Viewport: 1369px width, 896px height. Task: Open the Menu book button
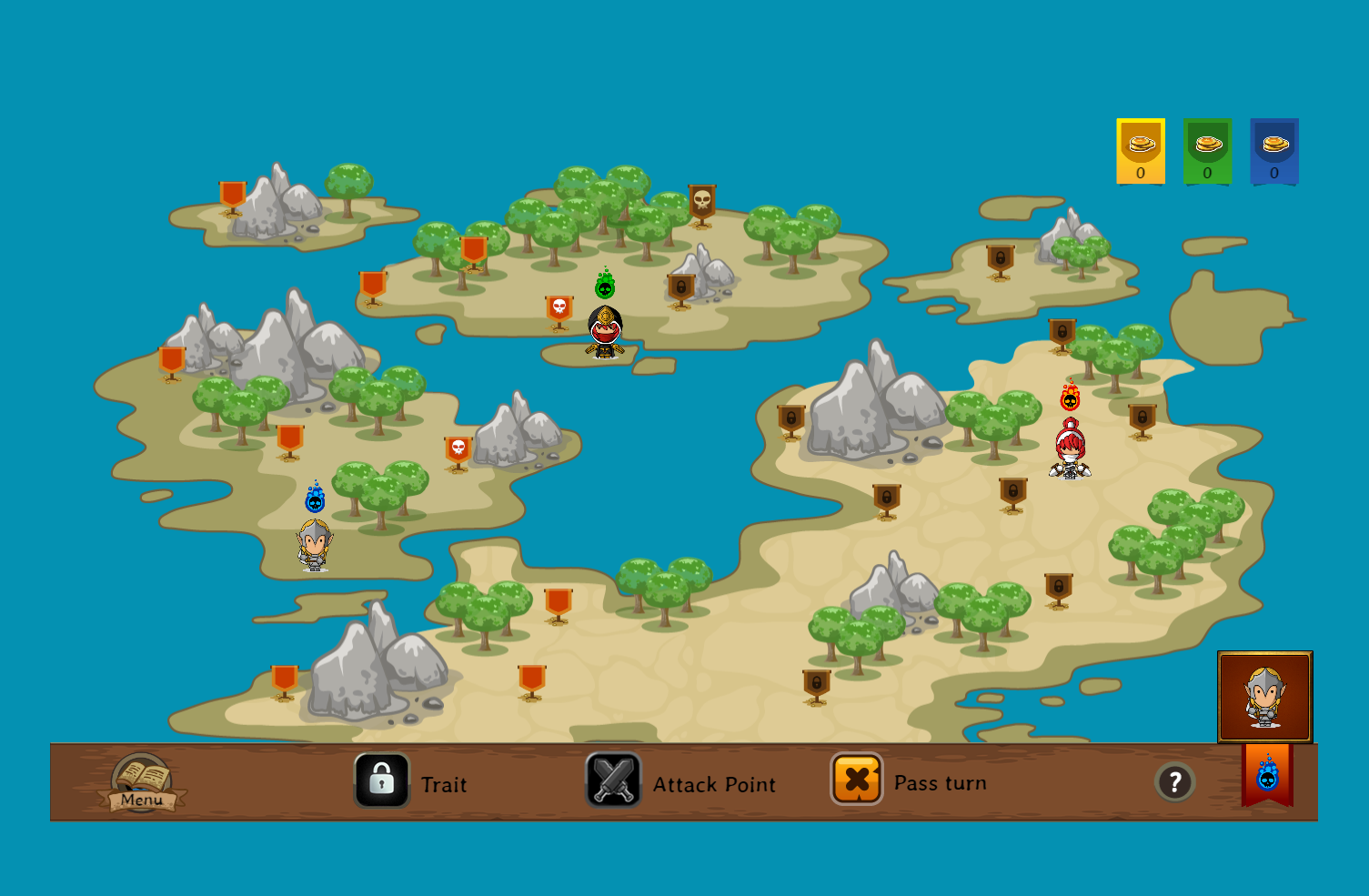tap(142, 783)
